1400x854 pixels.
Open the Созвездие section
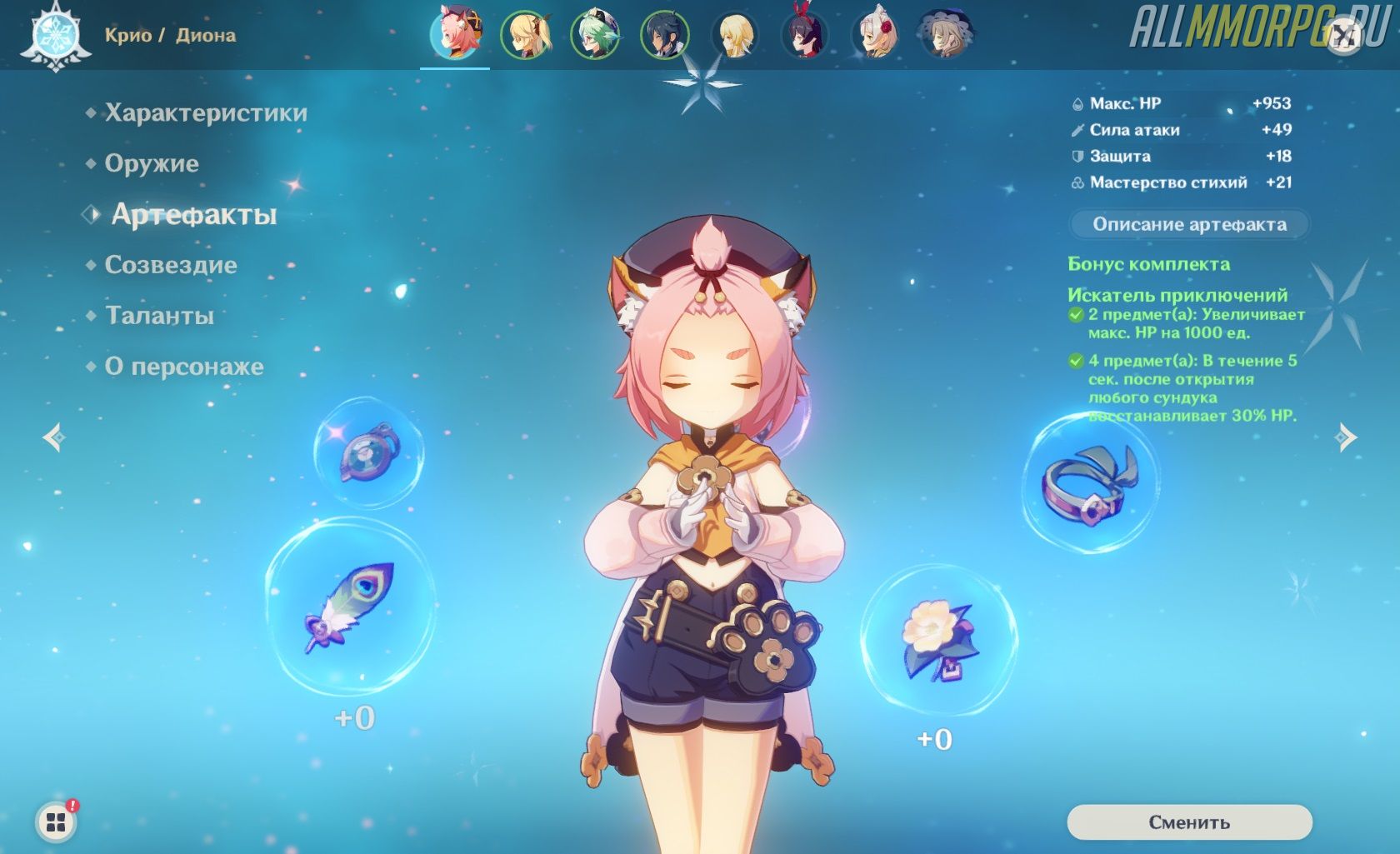pos(170,266)
